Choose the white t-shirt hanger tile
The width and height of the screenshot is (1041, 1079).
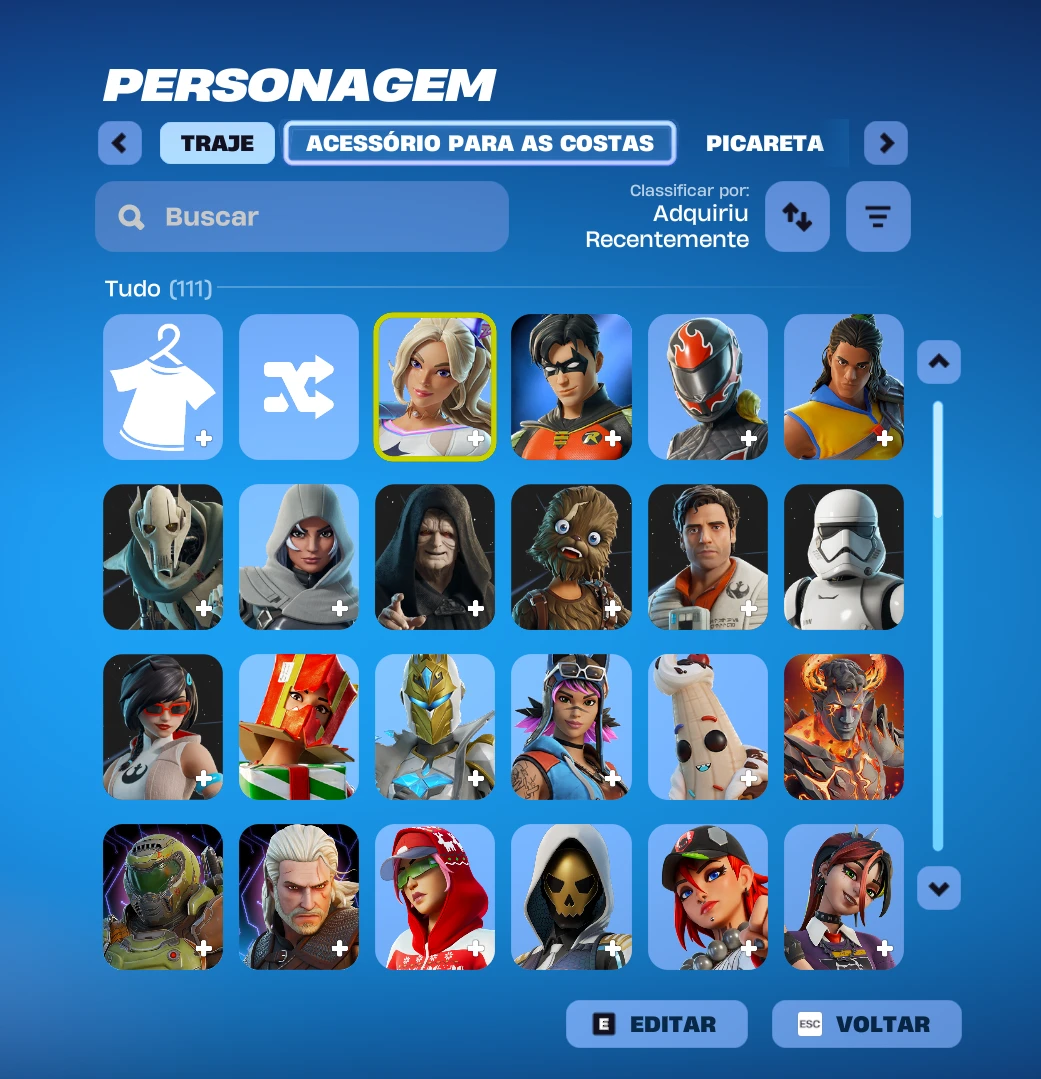coord(163,387)
